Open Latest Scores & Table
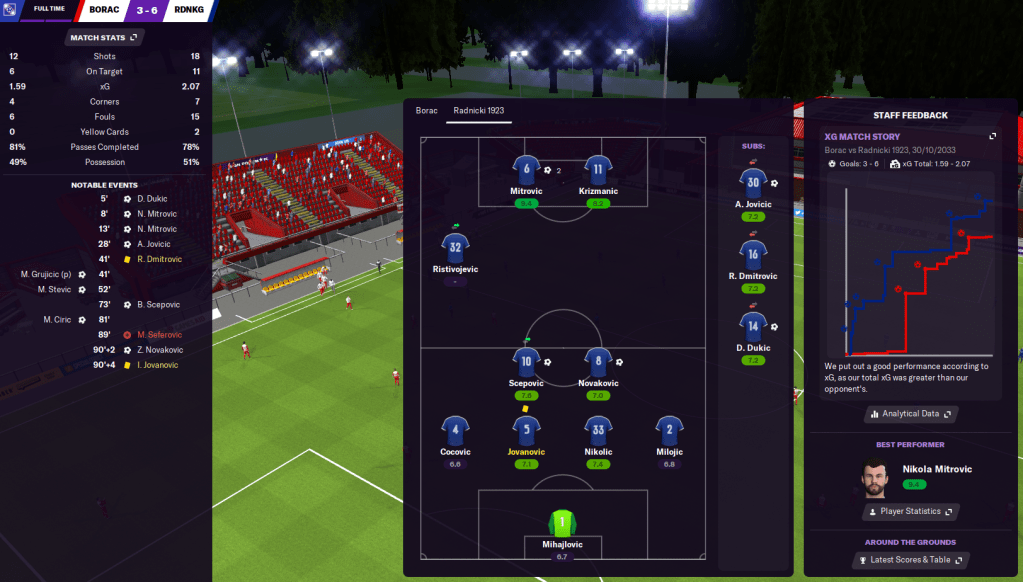 tap(910, 559)
